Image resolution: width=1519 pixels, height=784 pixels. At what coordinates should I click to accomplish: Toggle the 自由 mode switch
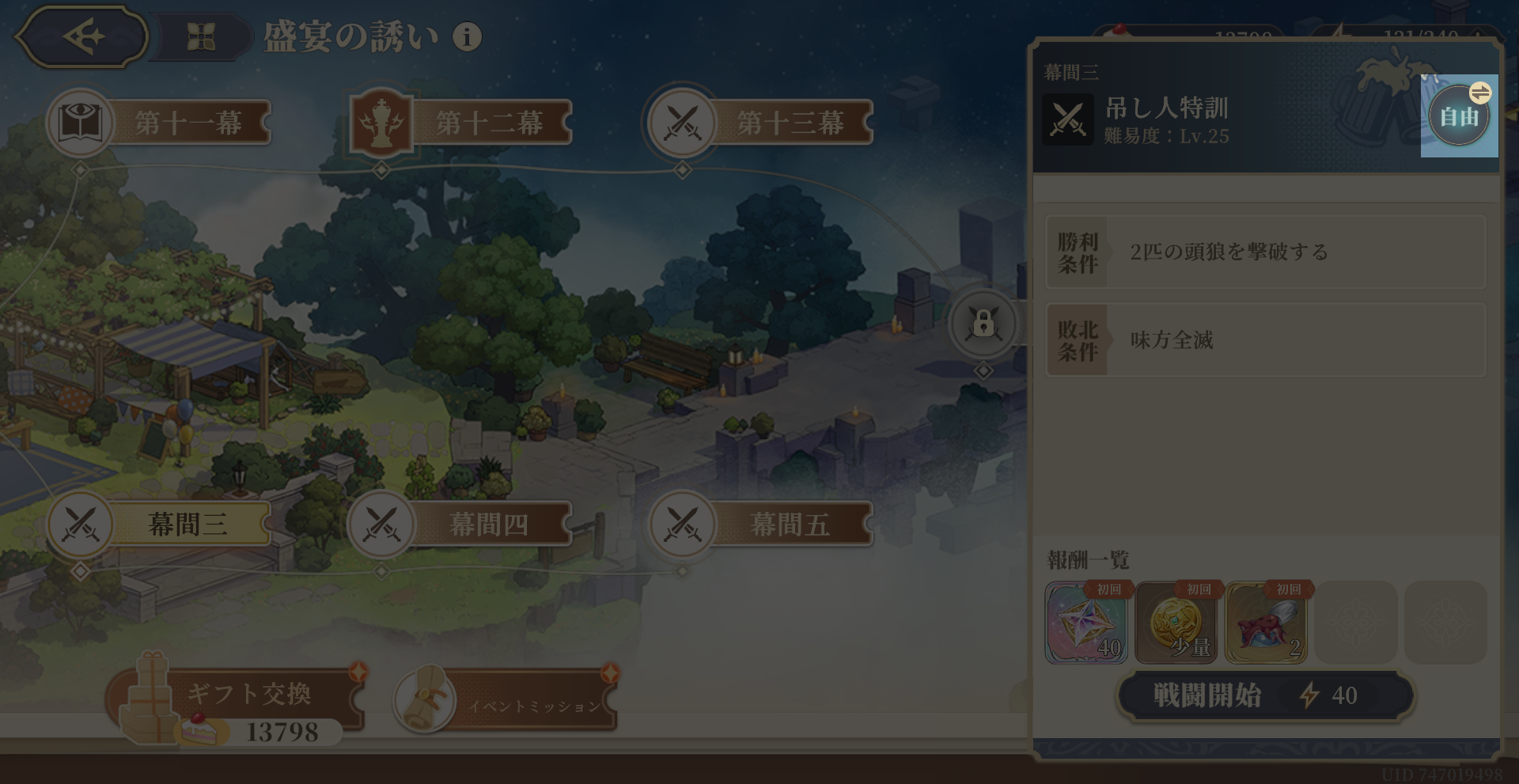click(x=1460, y=116)
